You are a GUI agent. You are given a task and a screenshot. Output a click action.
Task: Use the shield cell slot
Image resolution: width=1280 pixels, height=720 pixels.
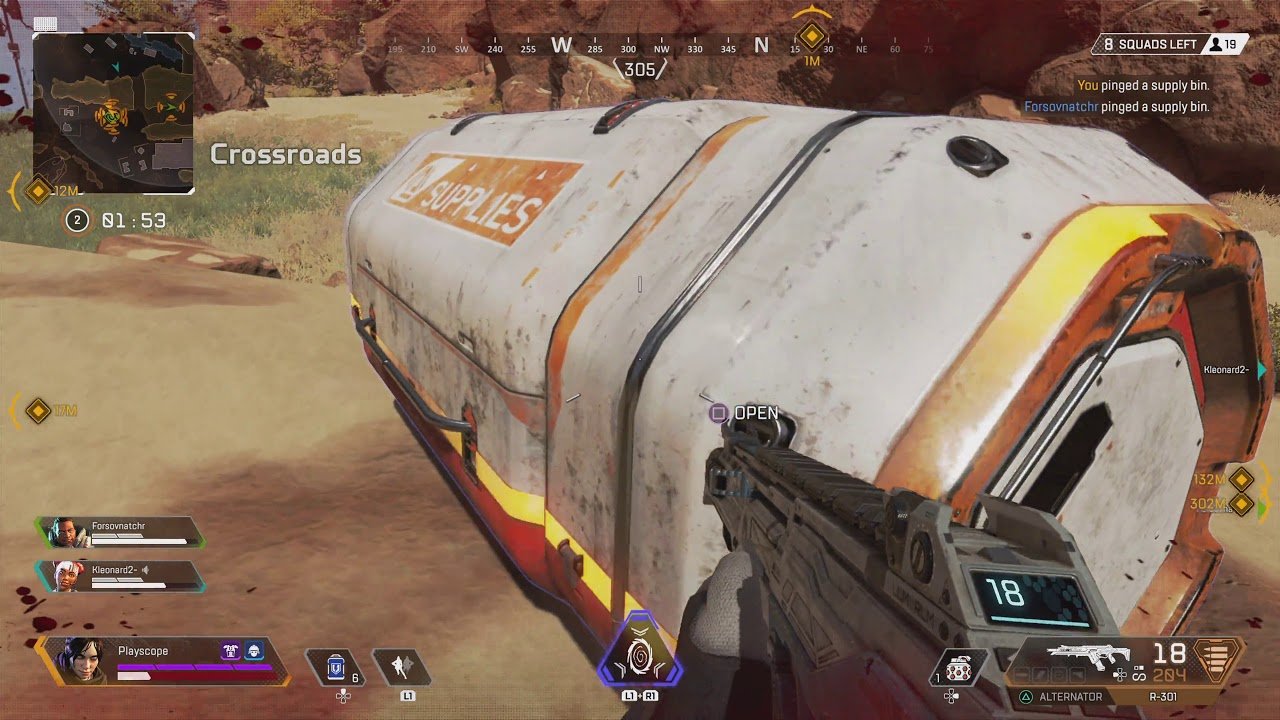pos(336,667)
